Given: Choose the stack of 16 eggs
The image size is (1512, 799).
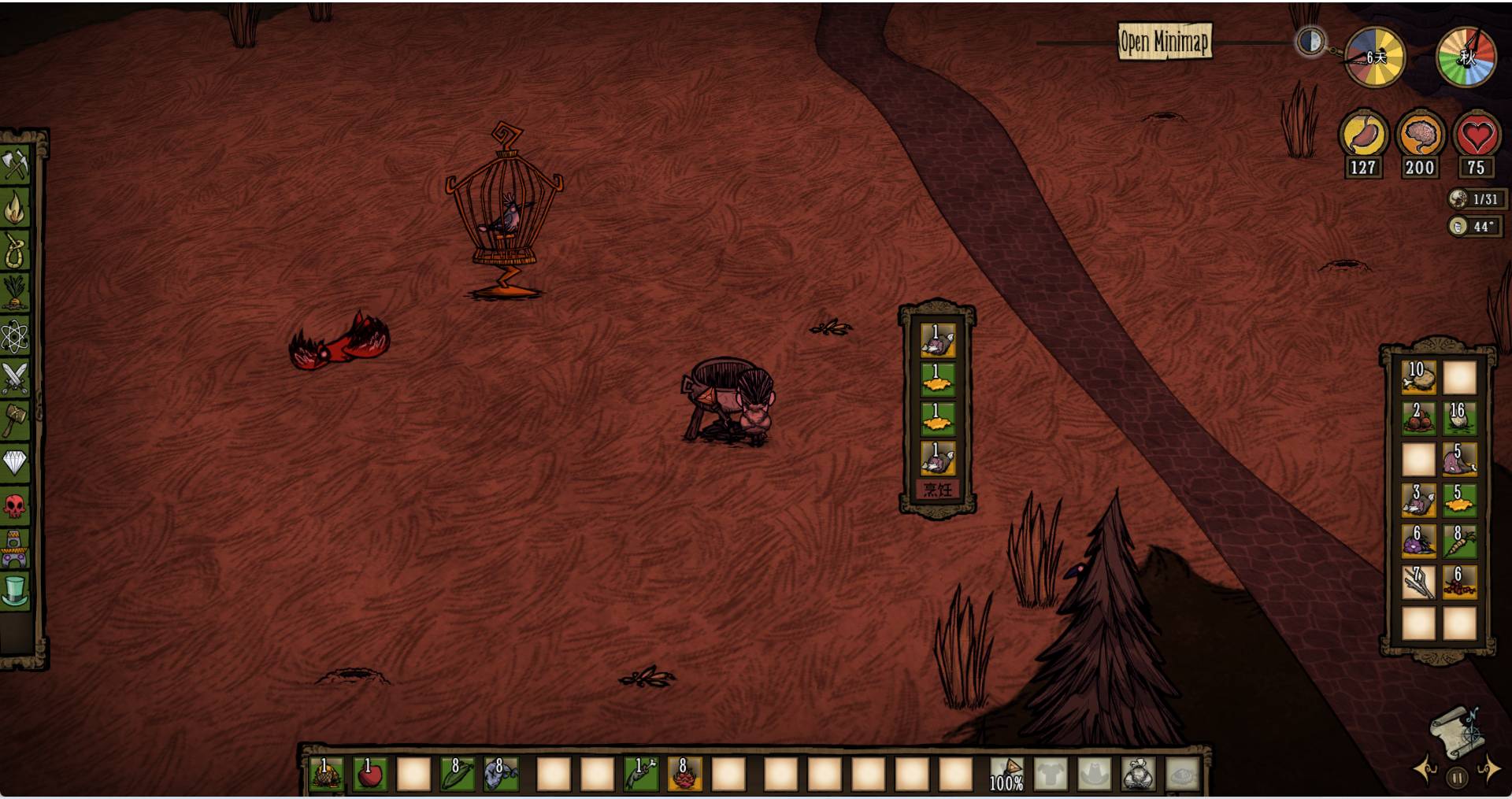Looking at the screenshot, I should [1459, 419].
